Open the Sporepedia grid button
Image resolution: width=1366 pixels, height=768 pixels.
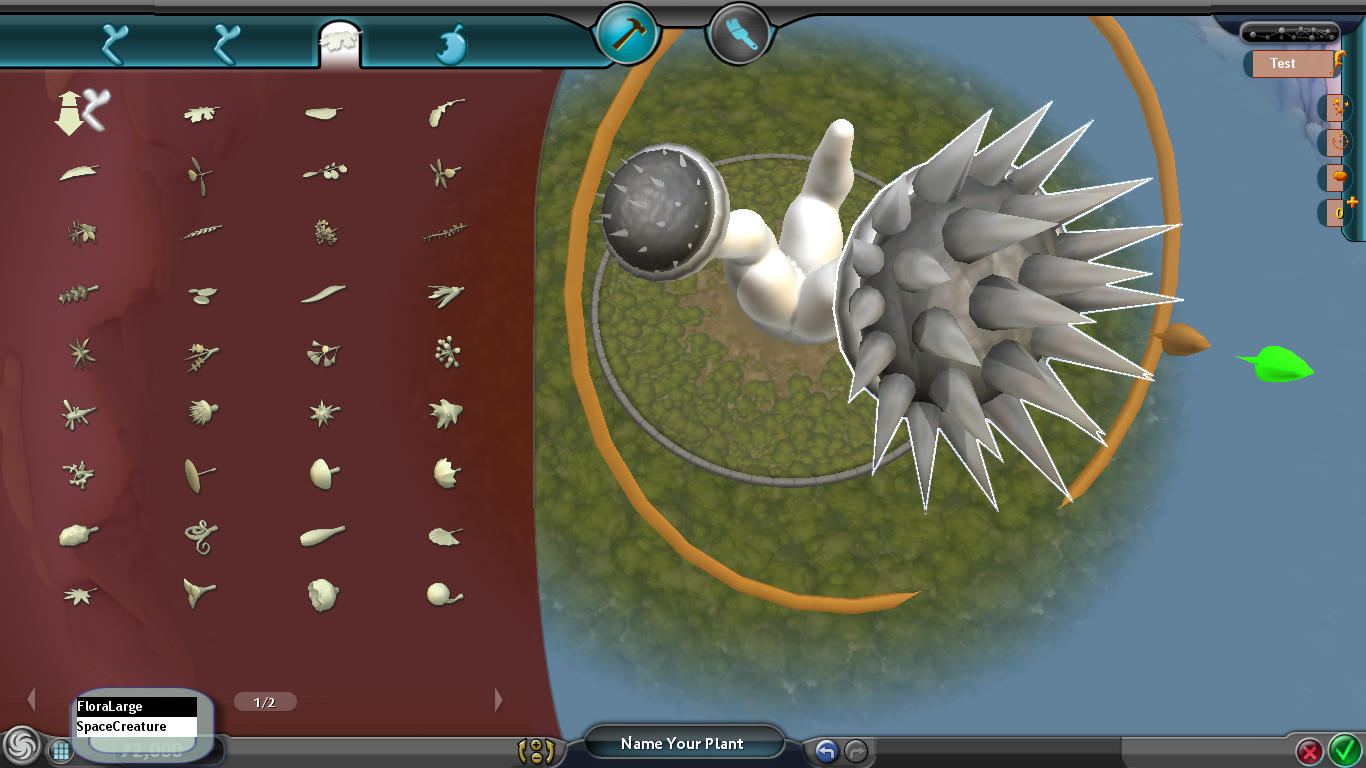tap(60, 750)
